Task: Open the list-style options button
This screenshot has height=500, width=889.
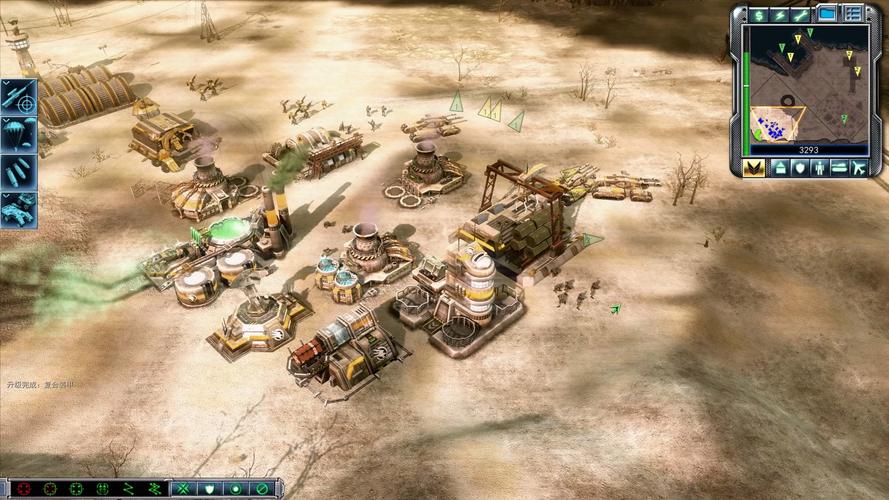Action: click(853, 14)
